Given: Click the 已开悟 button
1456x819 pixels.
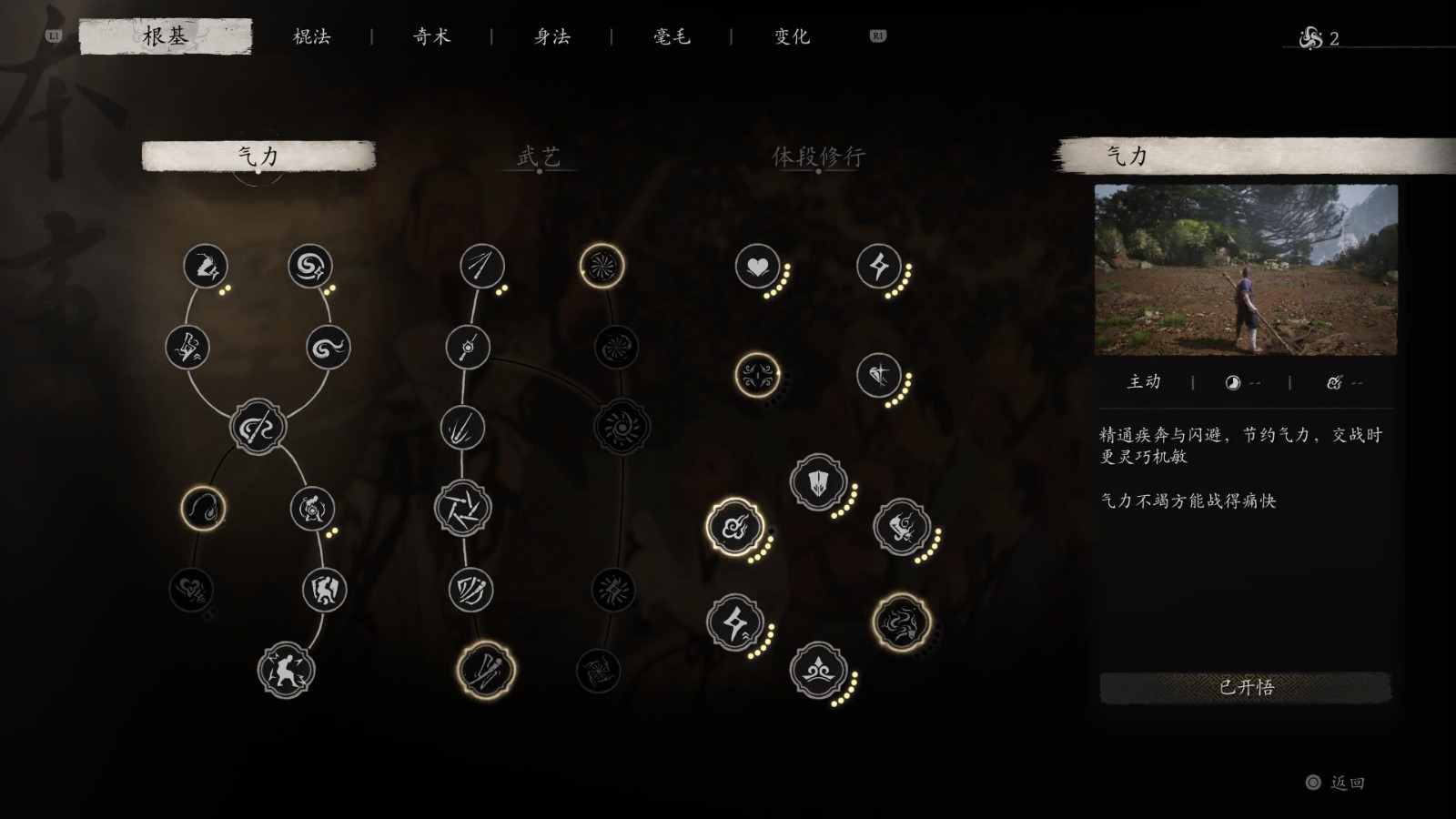Looking at the screenshot, I should pos(1246,687).
